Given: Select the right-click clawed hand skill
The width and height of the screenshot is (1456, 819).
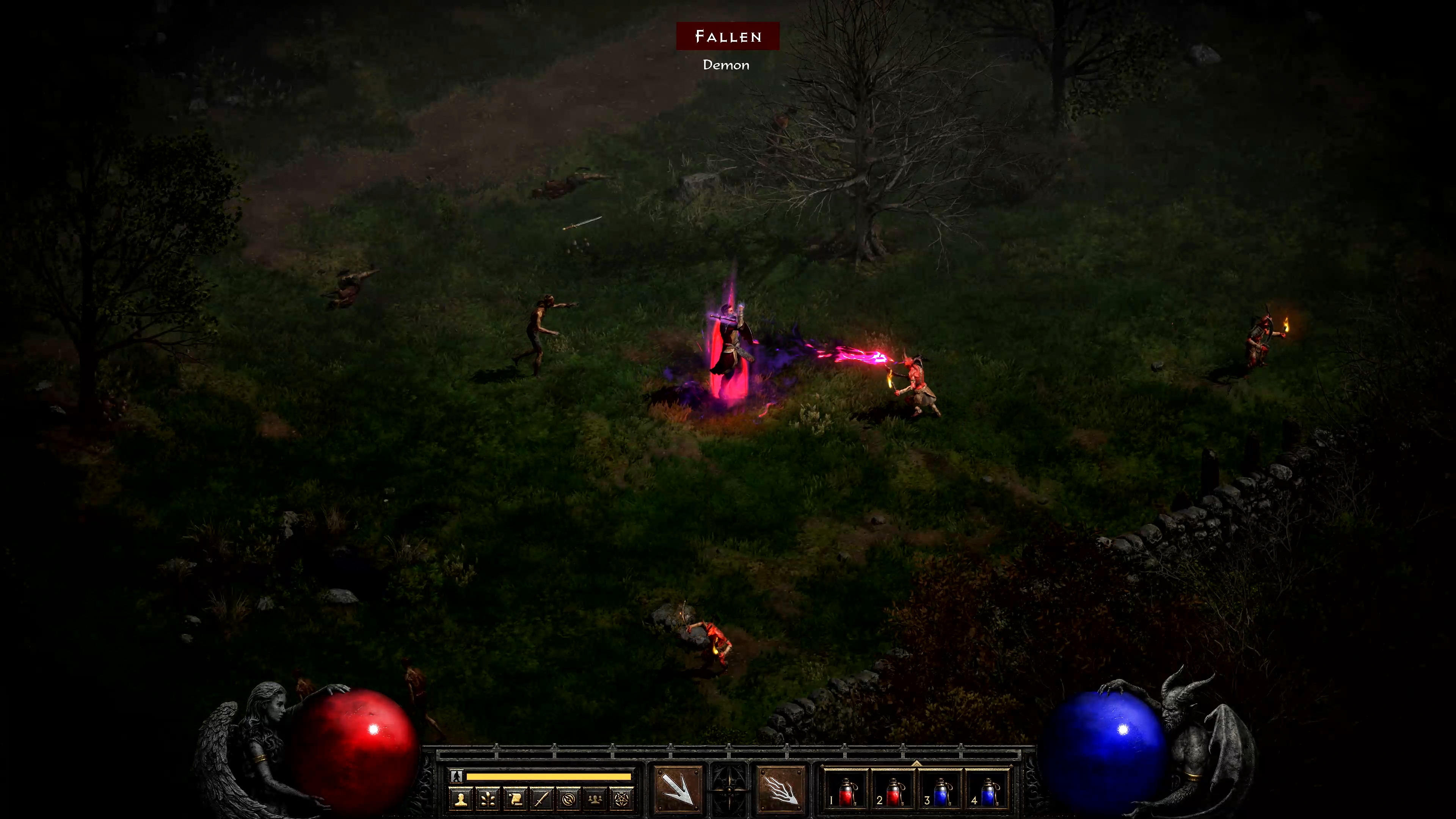Looking at the screenshot, I should point(781,789).
